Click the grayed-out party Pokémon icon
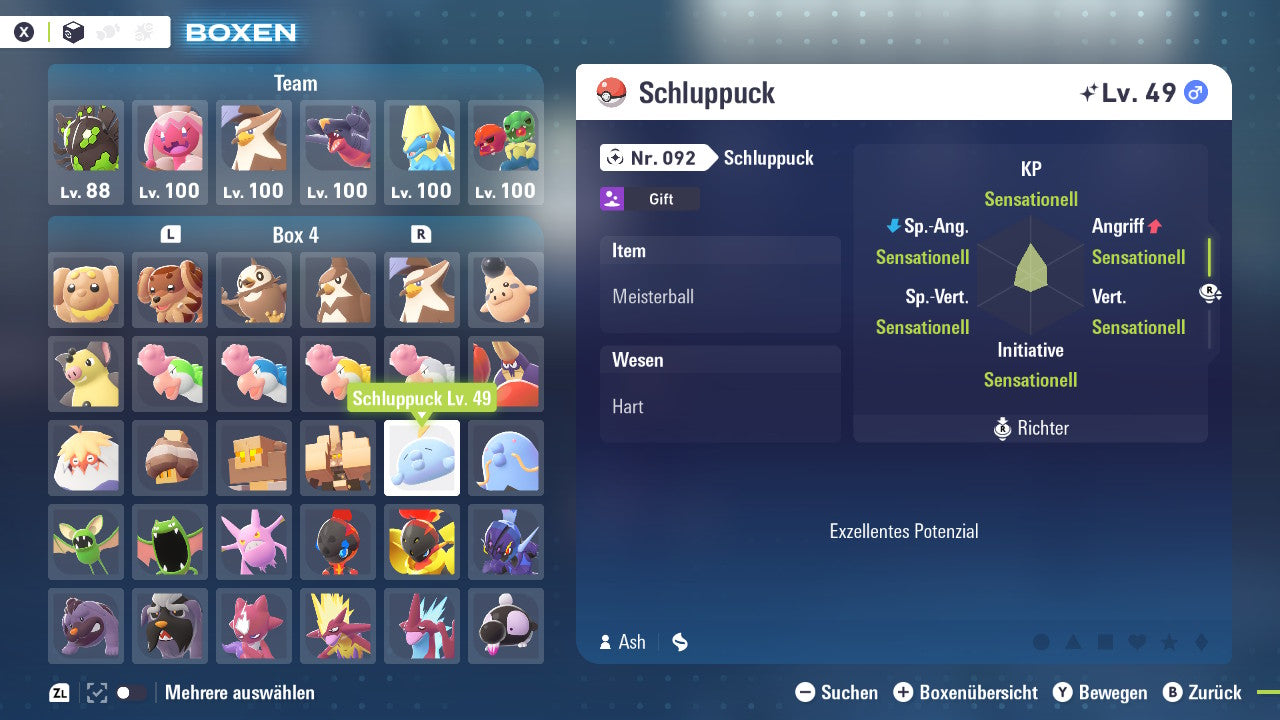The width and height of the screenshot is (1280, 720). click(x=108, y=31)
